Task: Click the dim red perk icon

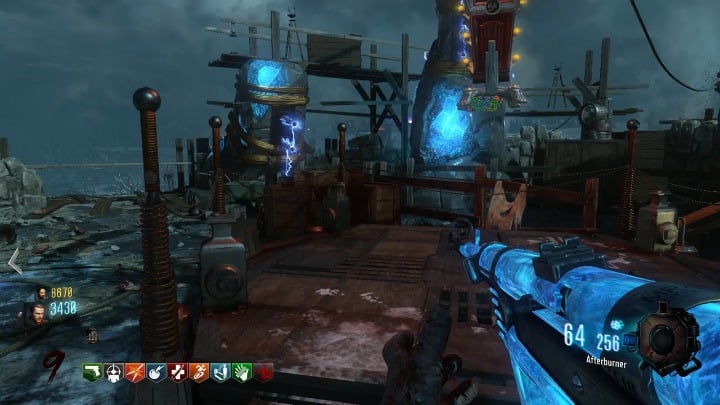Action: pyautogui.click(x=262, y=372)
